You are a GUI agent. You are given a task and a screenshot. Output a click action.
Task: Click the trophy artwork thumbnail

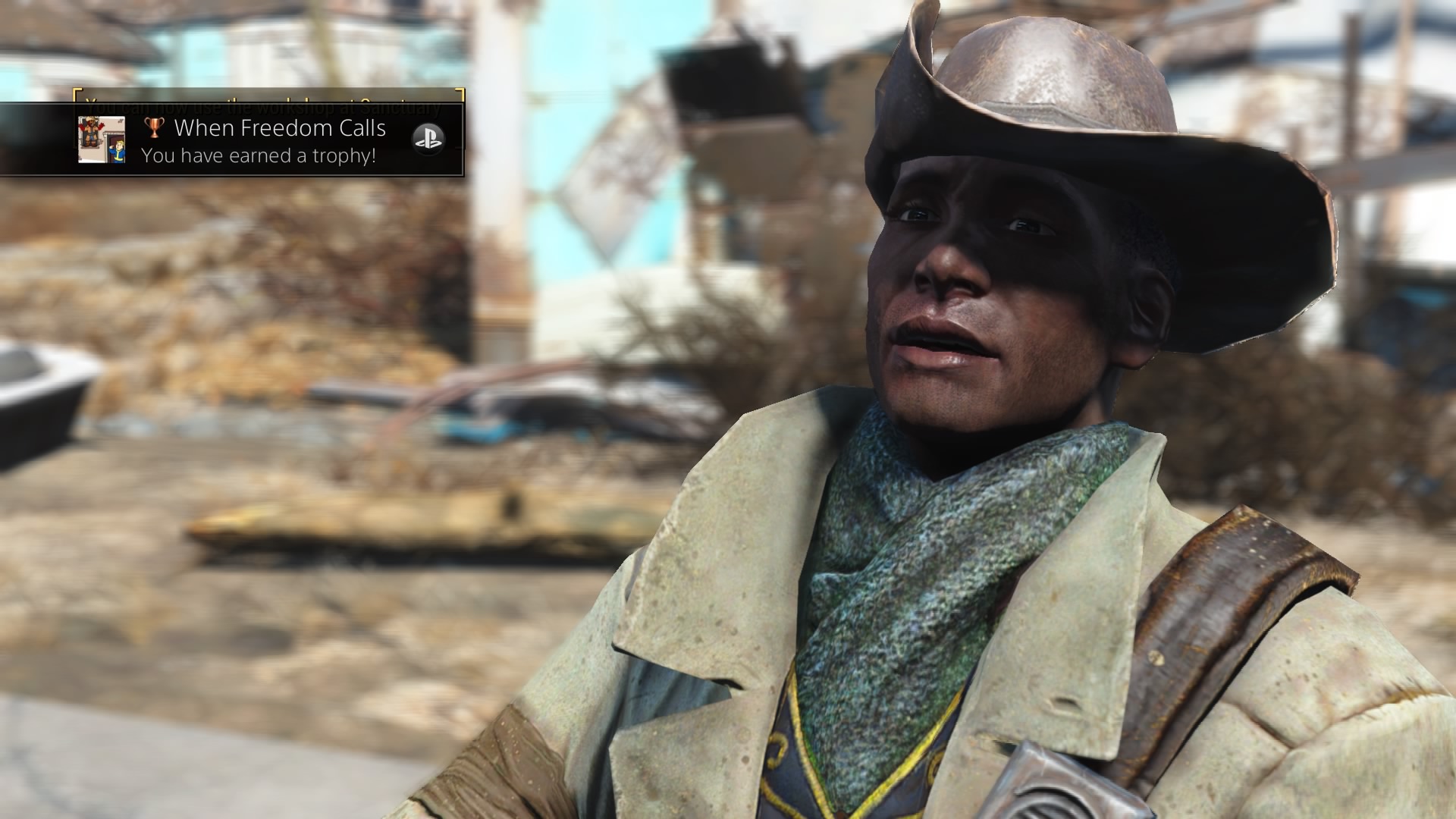[x=102, y=140]
